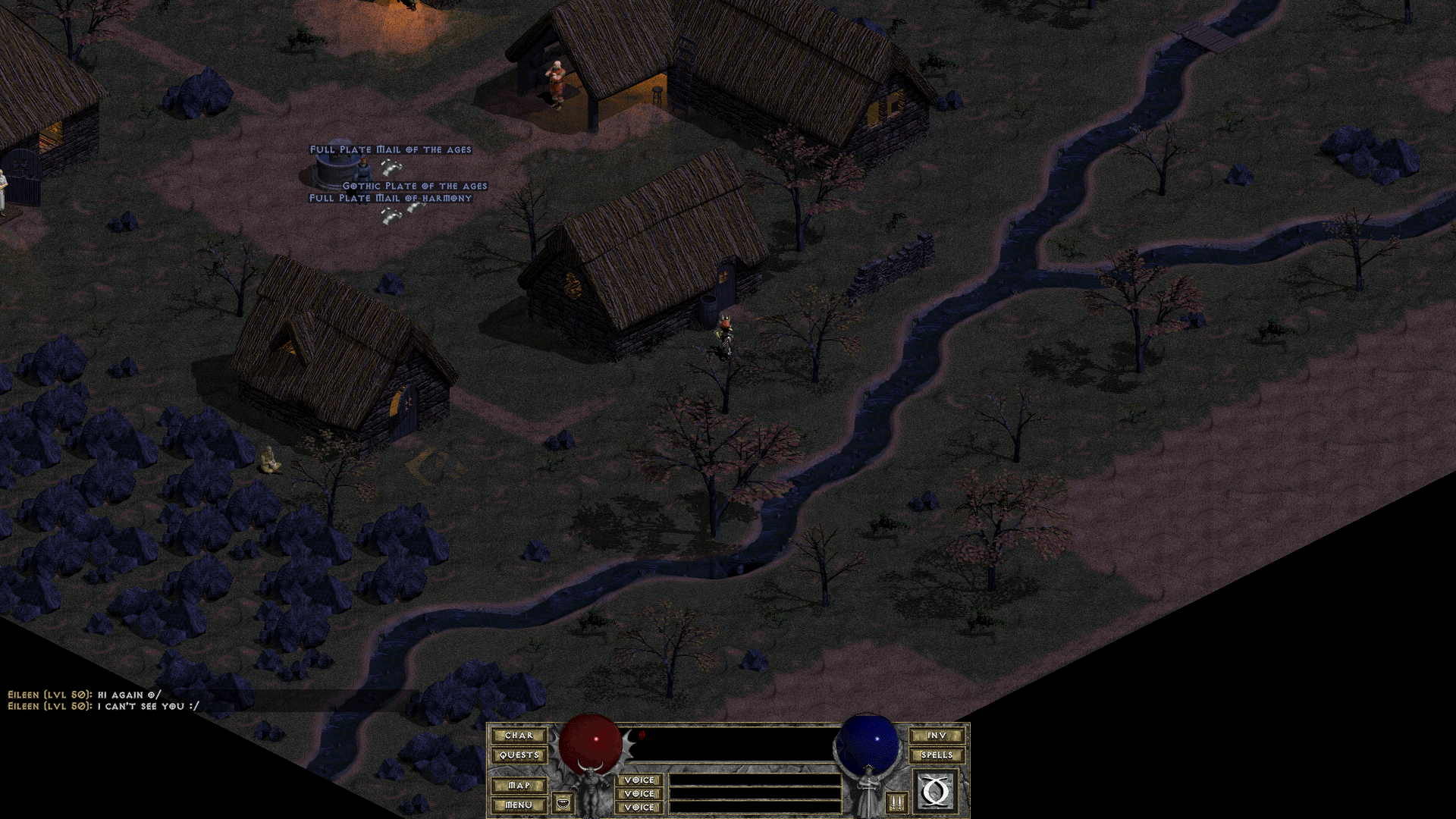Select the current spell icon box
The width and height of the screenshot is (1456, 819).
pos(936,792)
